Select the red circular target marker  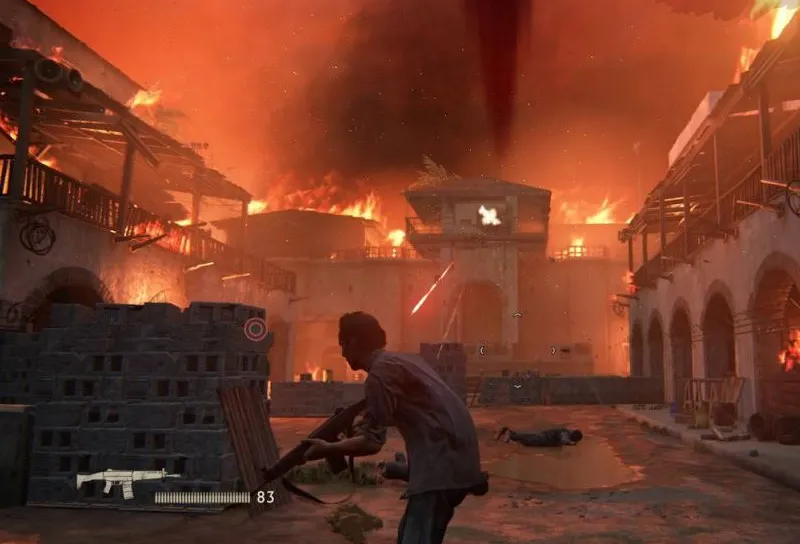click(256, 329)
